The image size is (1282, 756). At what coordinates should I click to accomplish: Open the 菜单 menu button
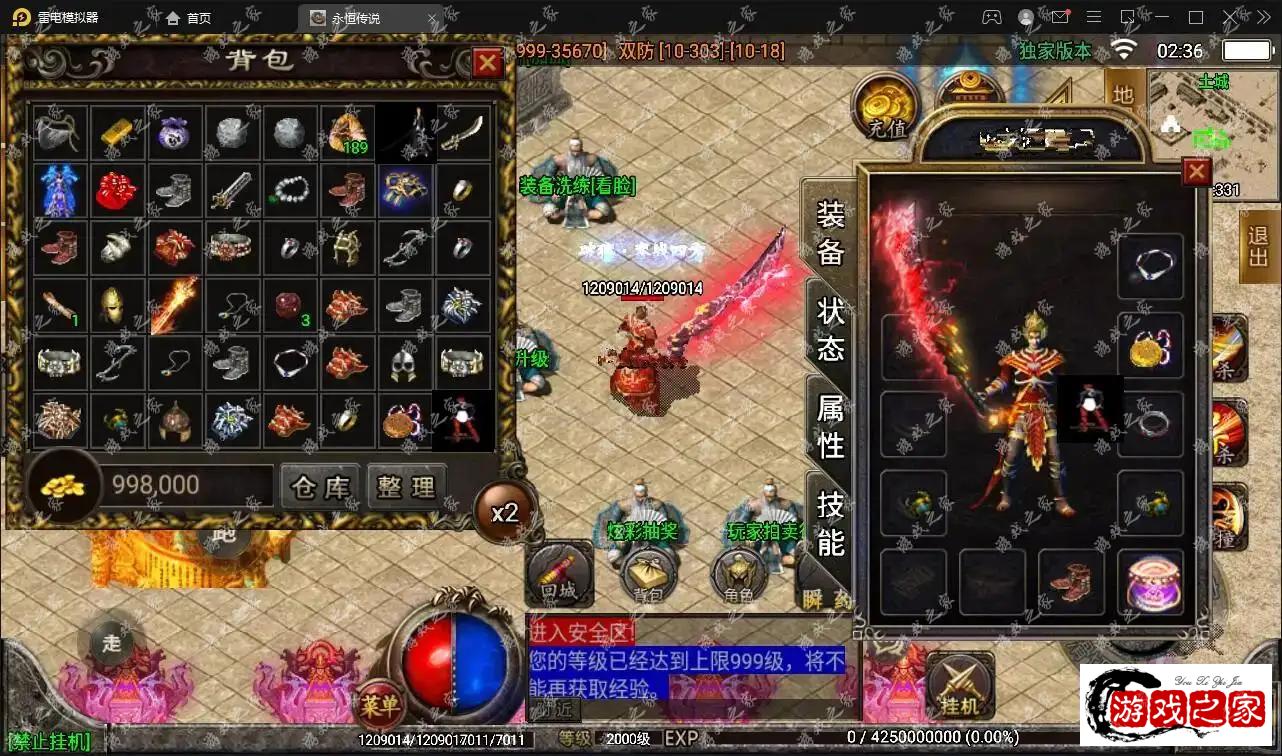380,703
